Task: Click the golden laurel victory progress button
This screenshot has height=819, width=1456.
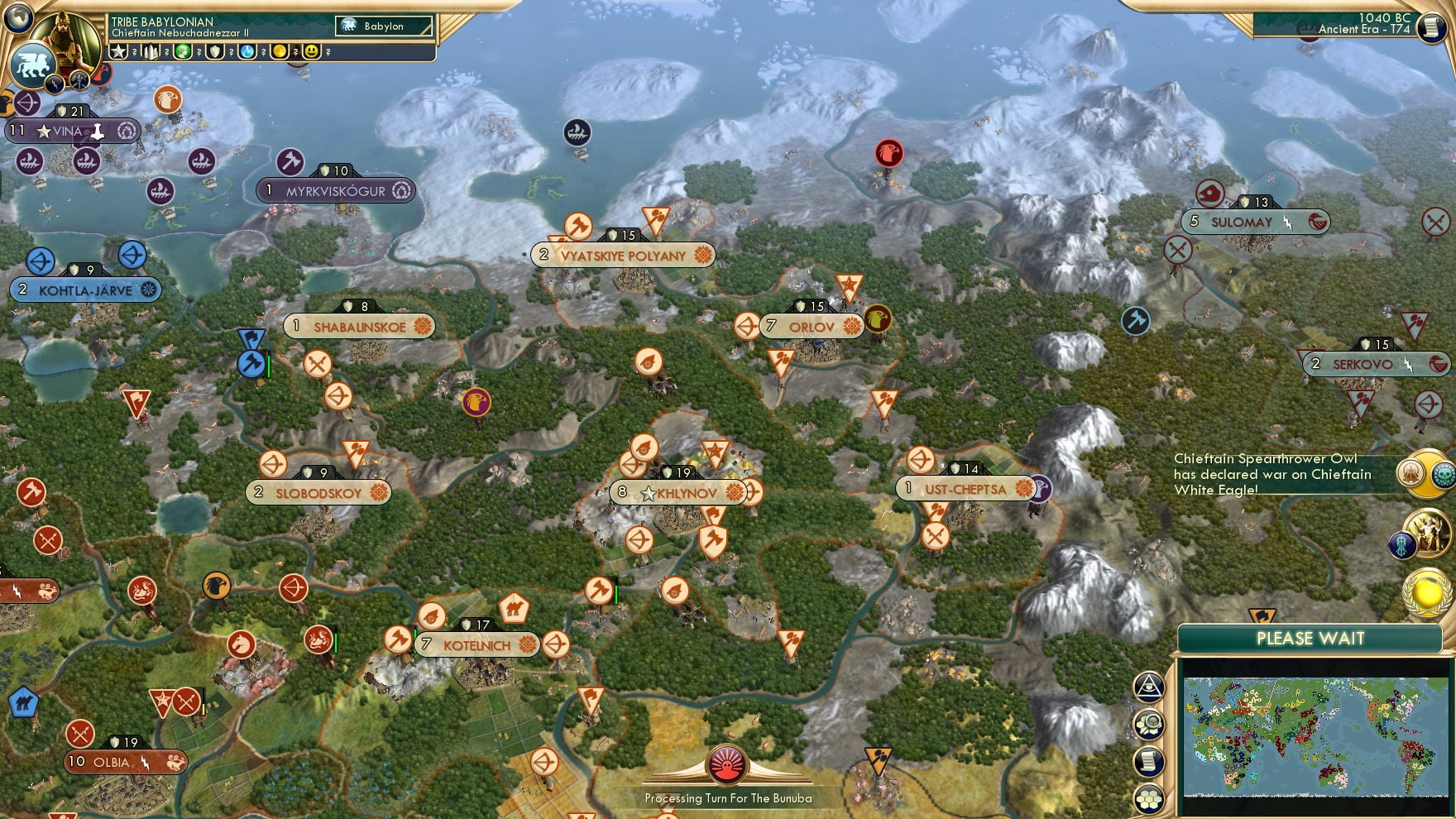Action: pos(1427,595)
